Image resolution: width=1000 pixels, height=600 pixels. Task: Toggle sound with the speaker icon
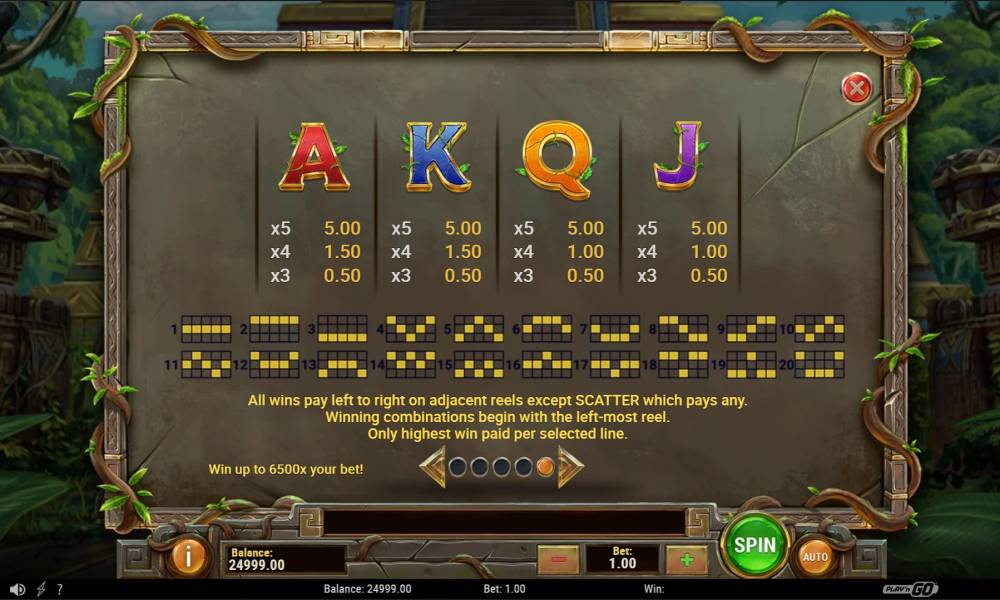click(17, 590)
